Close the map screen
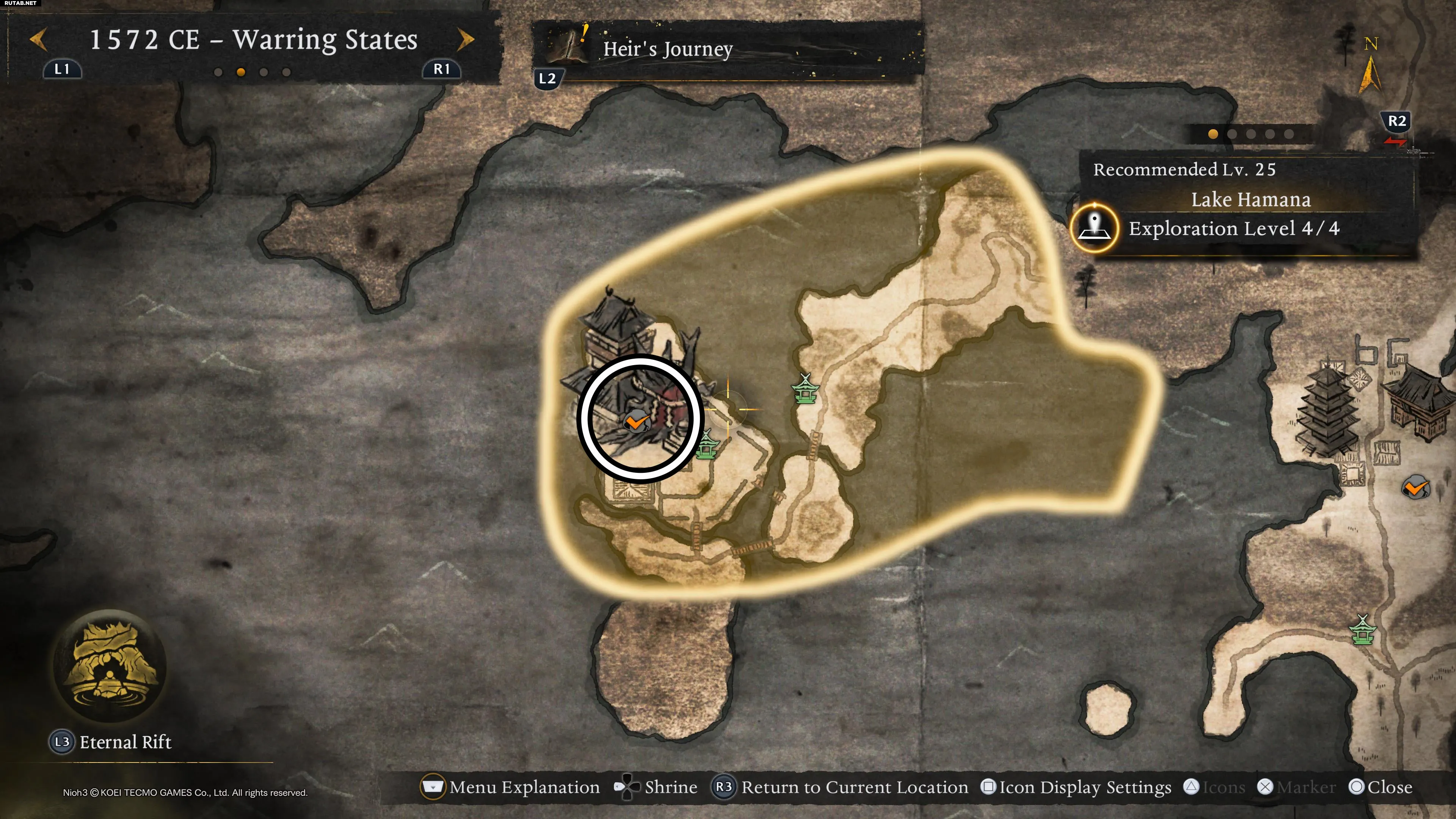The image size is (1456, 819). (x=1380, y=787)
